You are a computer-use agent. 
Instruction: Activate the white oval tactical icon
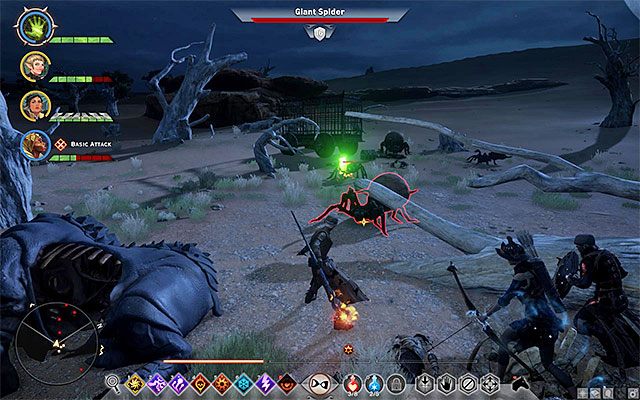[x=320, y=382]
